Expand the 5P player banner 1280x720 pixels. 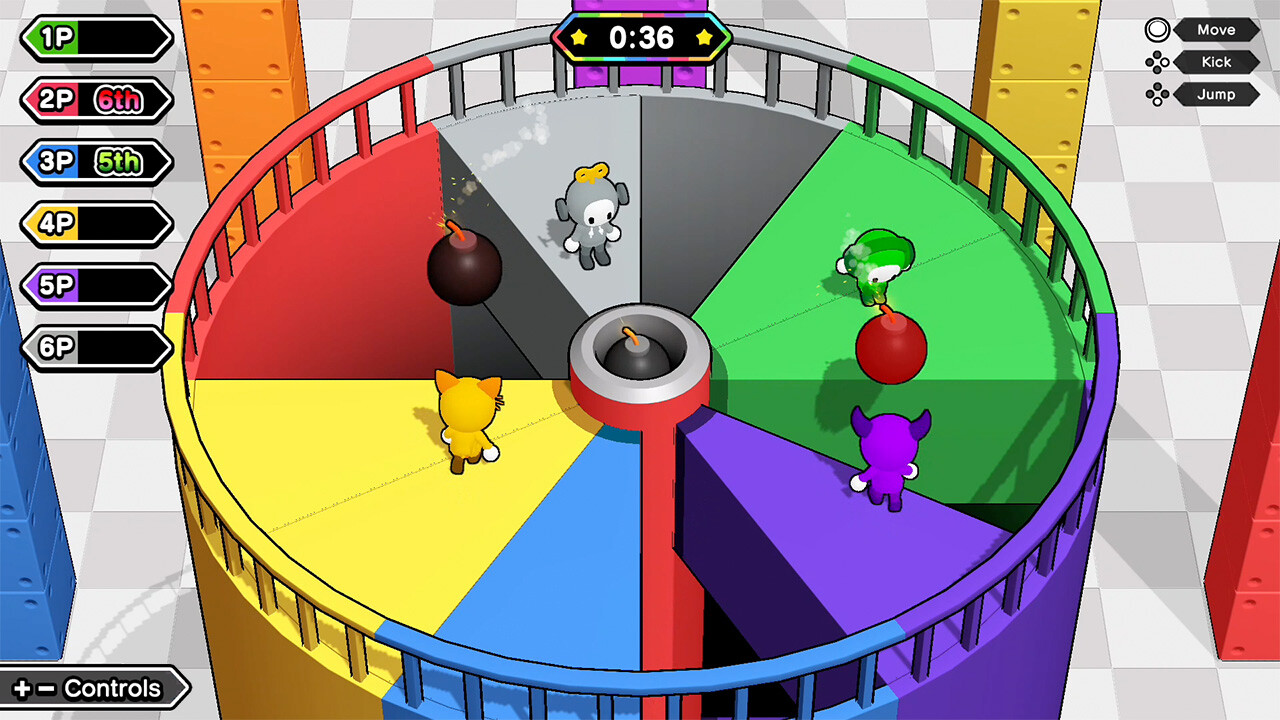point(93,286)
